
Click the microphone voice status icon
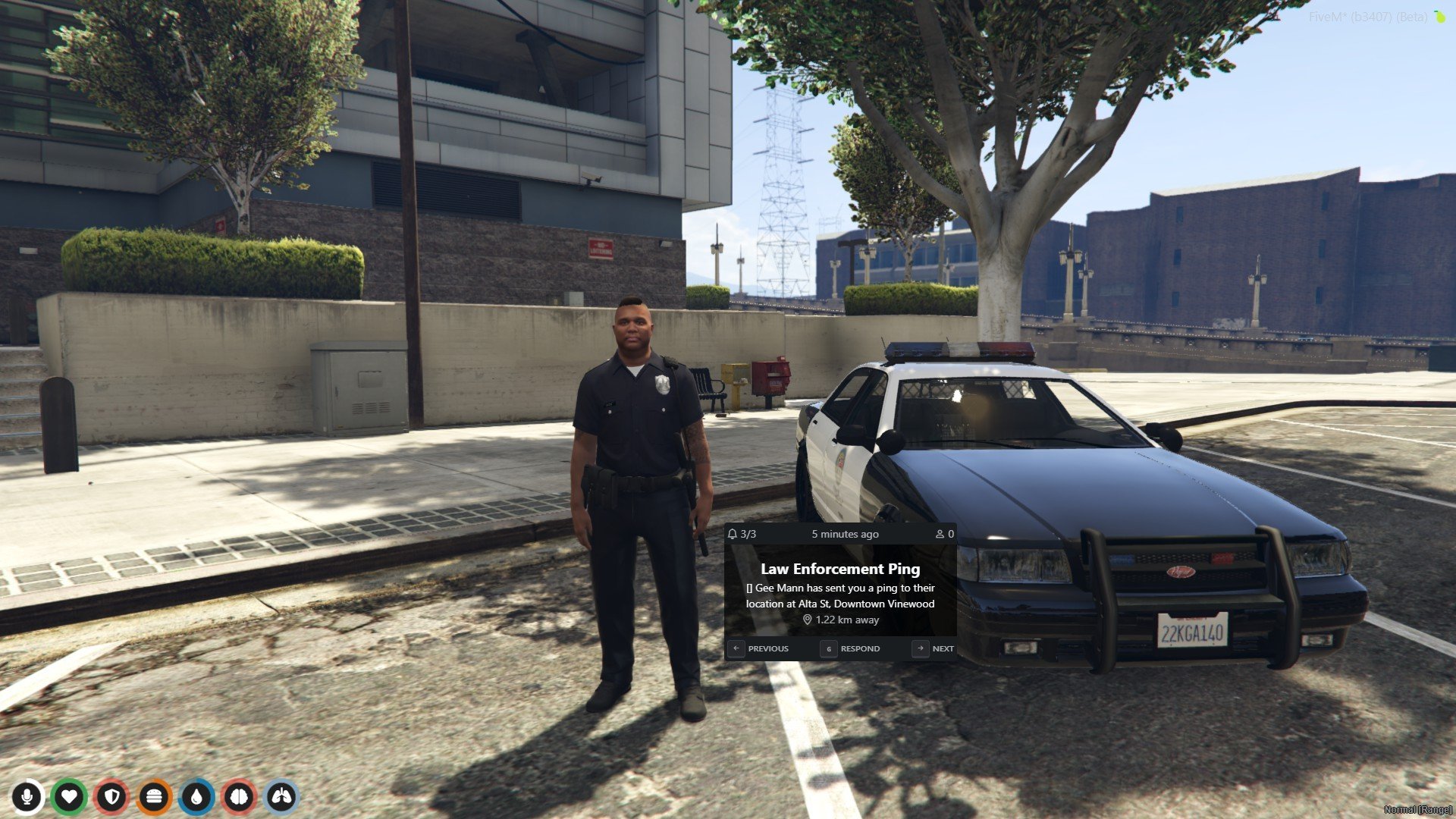(27, 797)
